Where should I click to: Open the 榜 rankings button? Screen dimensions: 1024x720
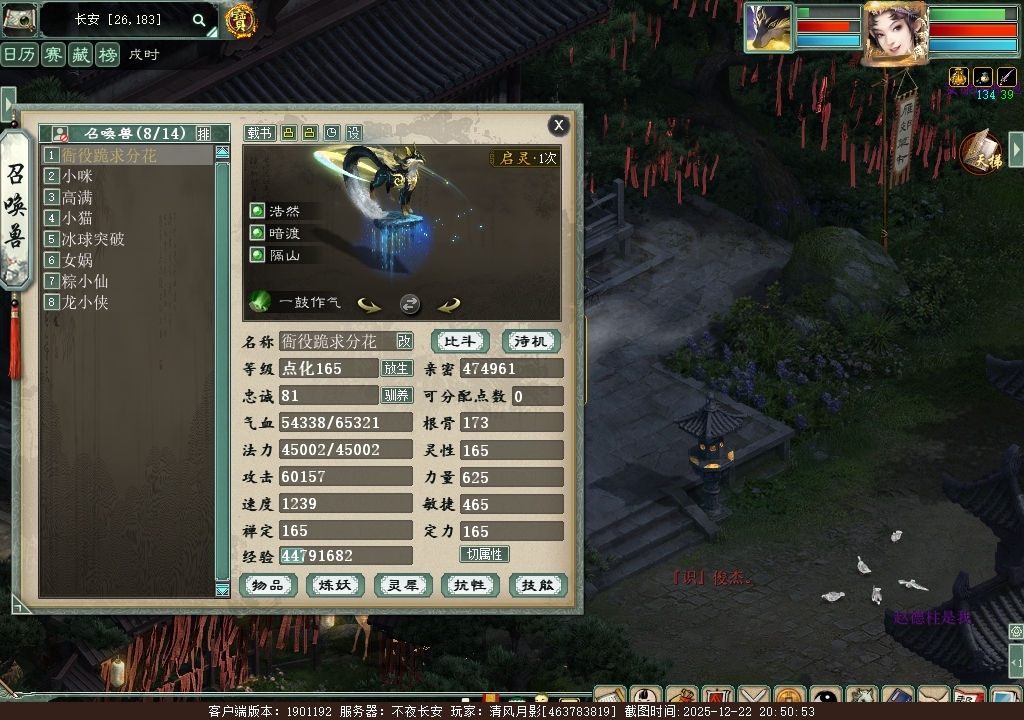pyautogui.click(x=107, y=54)
